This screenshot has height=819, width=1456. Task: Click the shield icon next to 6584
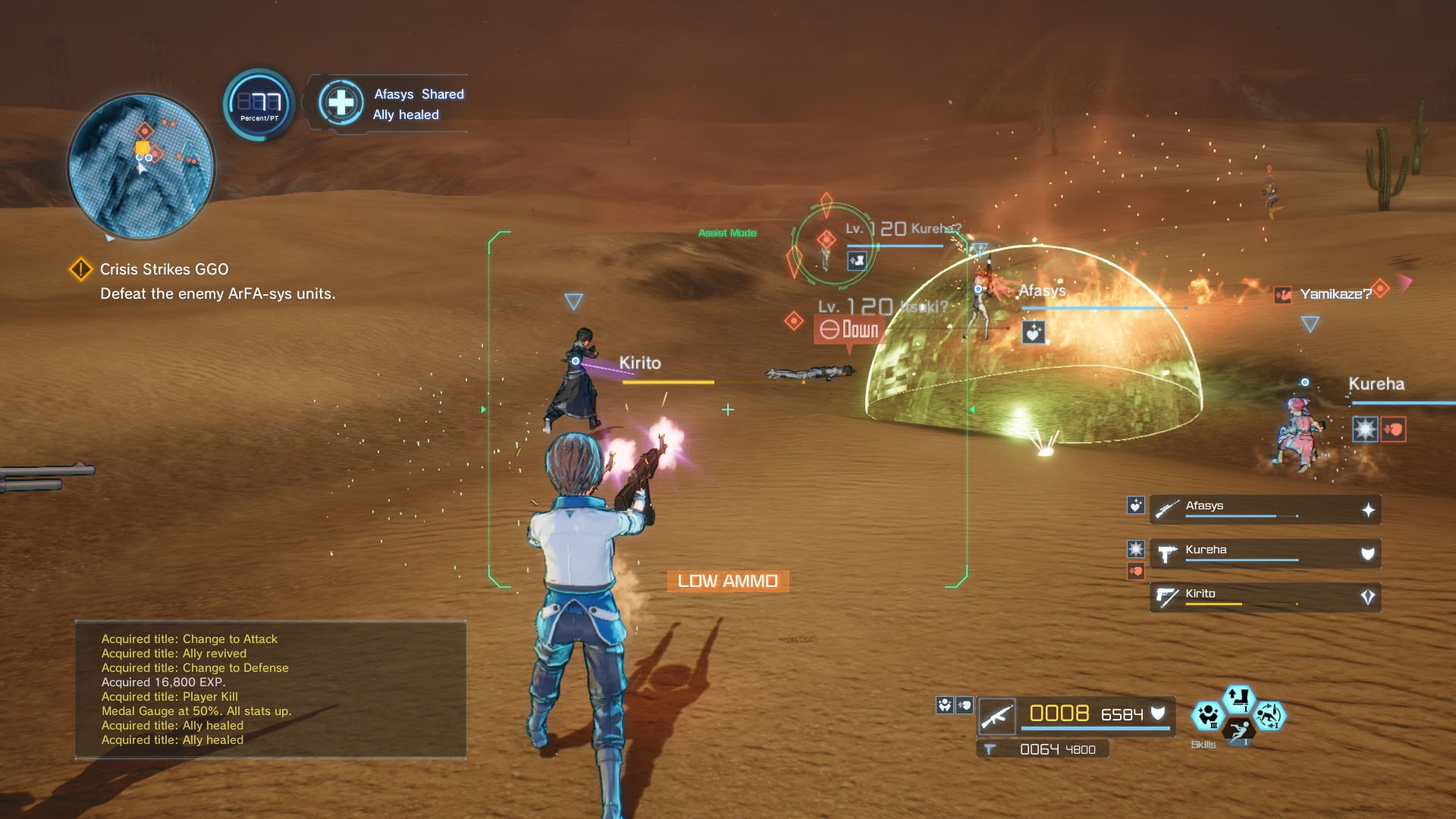click(1159, 713)
